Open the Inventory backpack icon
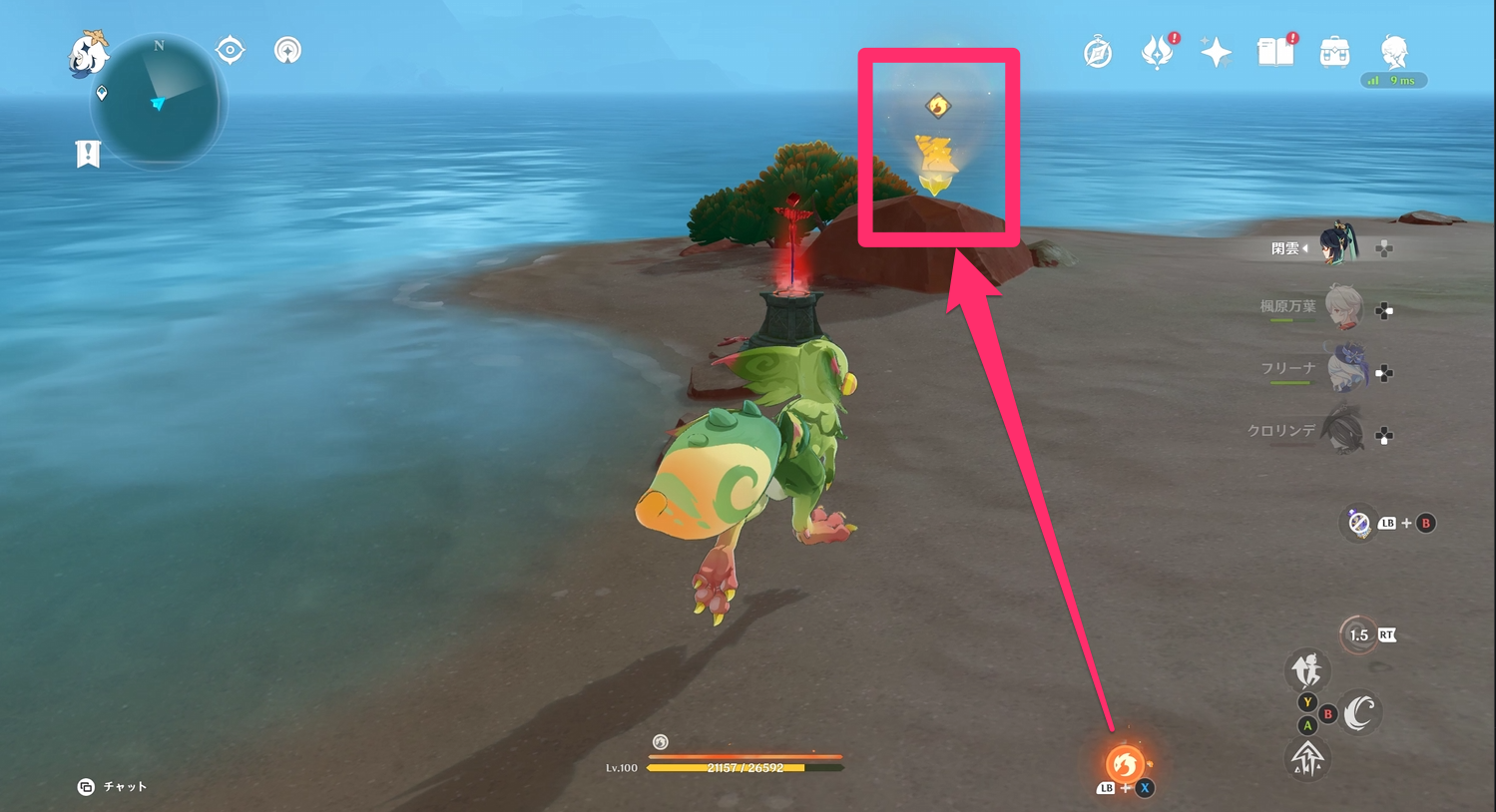1496x812 pixels. pos(1333,52)
